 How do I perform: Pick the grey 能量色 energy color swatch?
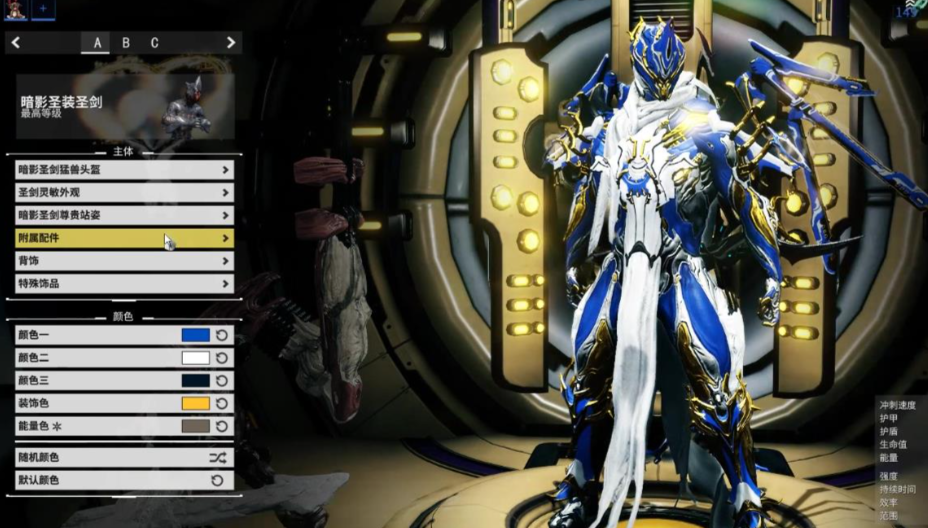pyautogui.click(x=195, y=426)
